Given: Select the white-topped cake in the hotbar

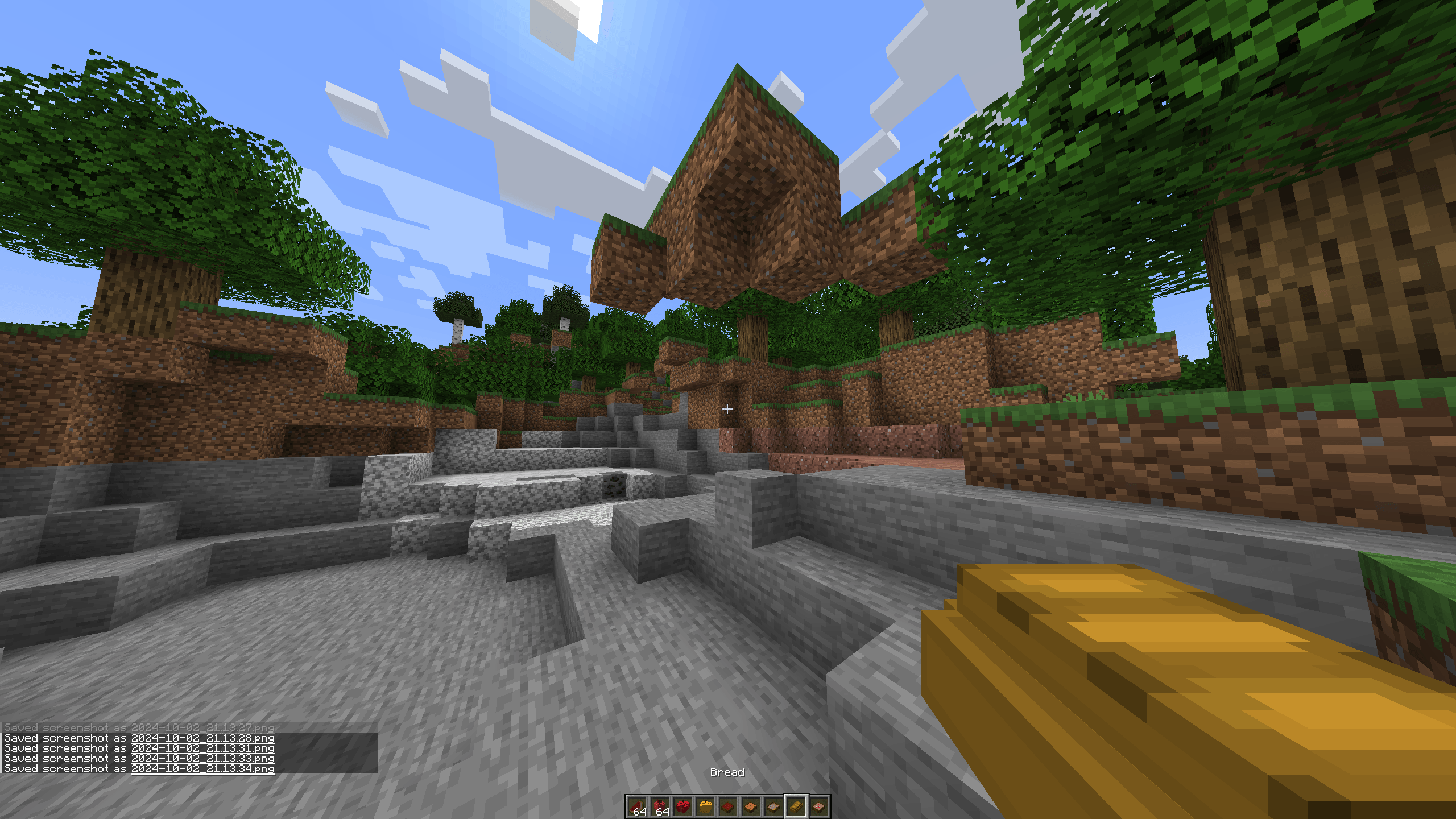Looking at the screenshot, I should (773, 806).
